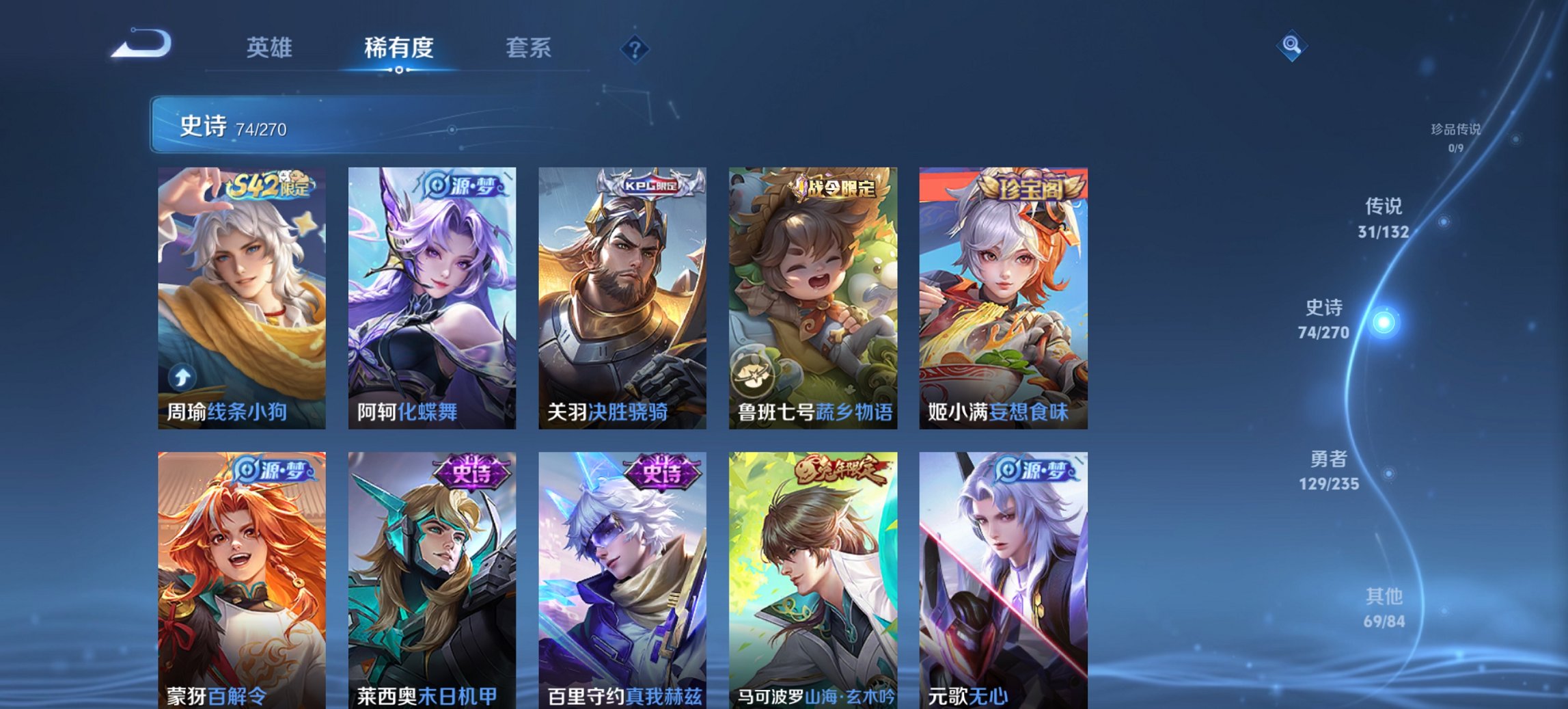
Task: Switch to the 英雄 tab
Action: coord(270,48)
